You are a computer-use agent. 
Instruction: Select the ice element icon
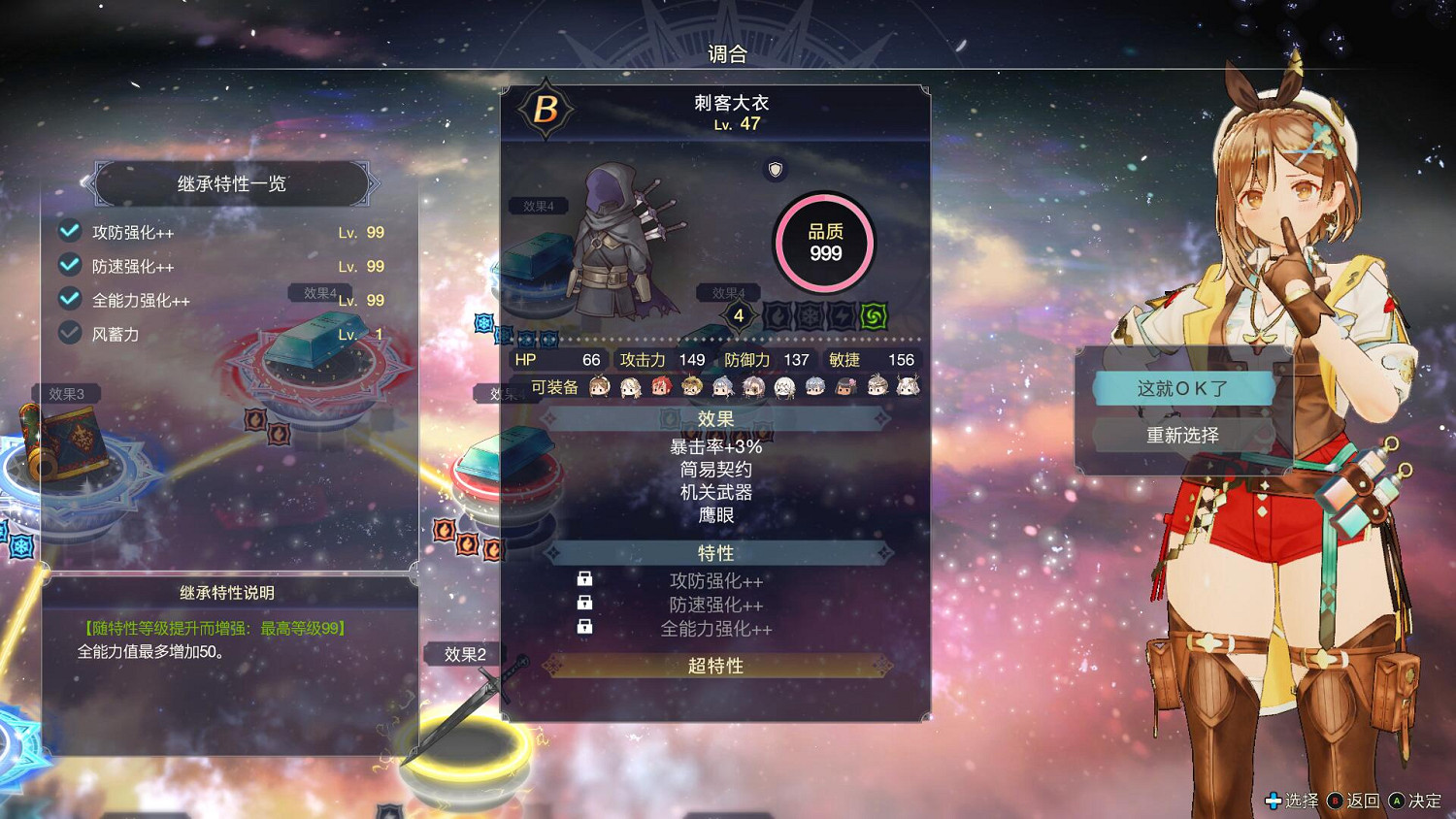coord(809,313)
